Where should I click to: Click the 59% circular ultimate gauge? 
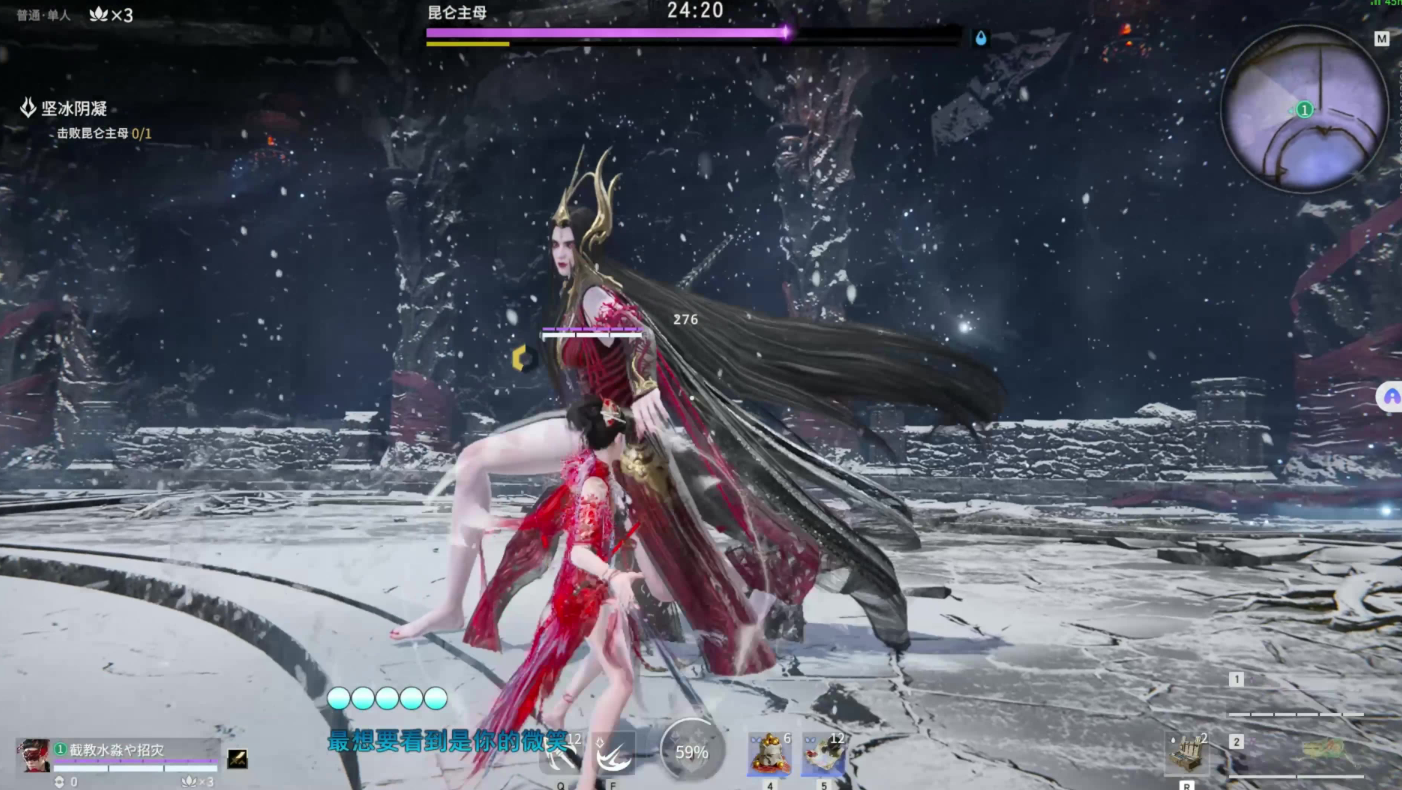(691, 751)
